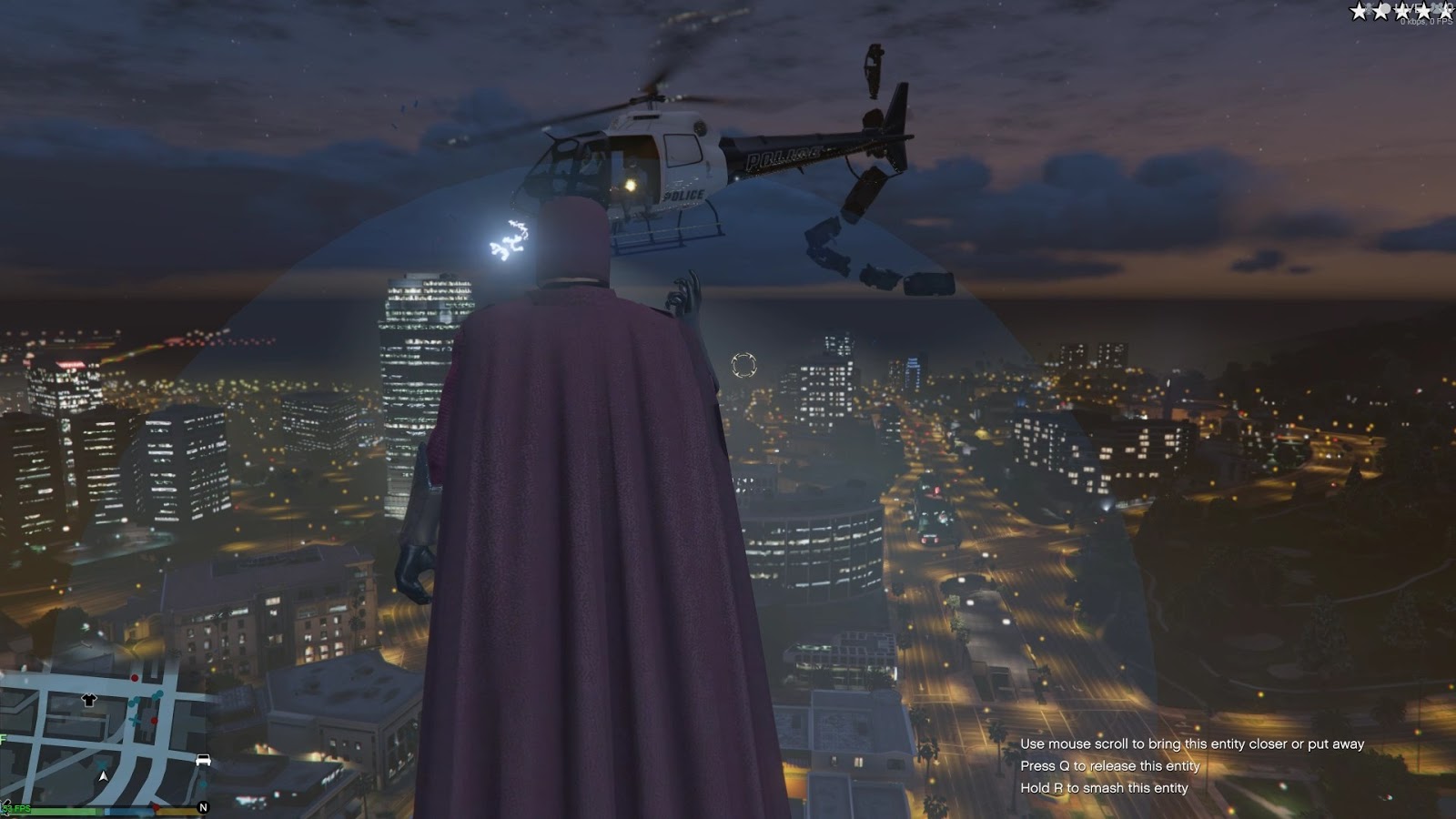Click the 'Press Q to release this entity' prompt

pos(1112,765)
